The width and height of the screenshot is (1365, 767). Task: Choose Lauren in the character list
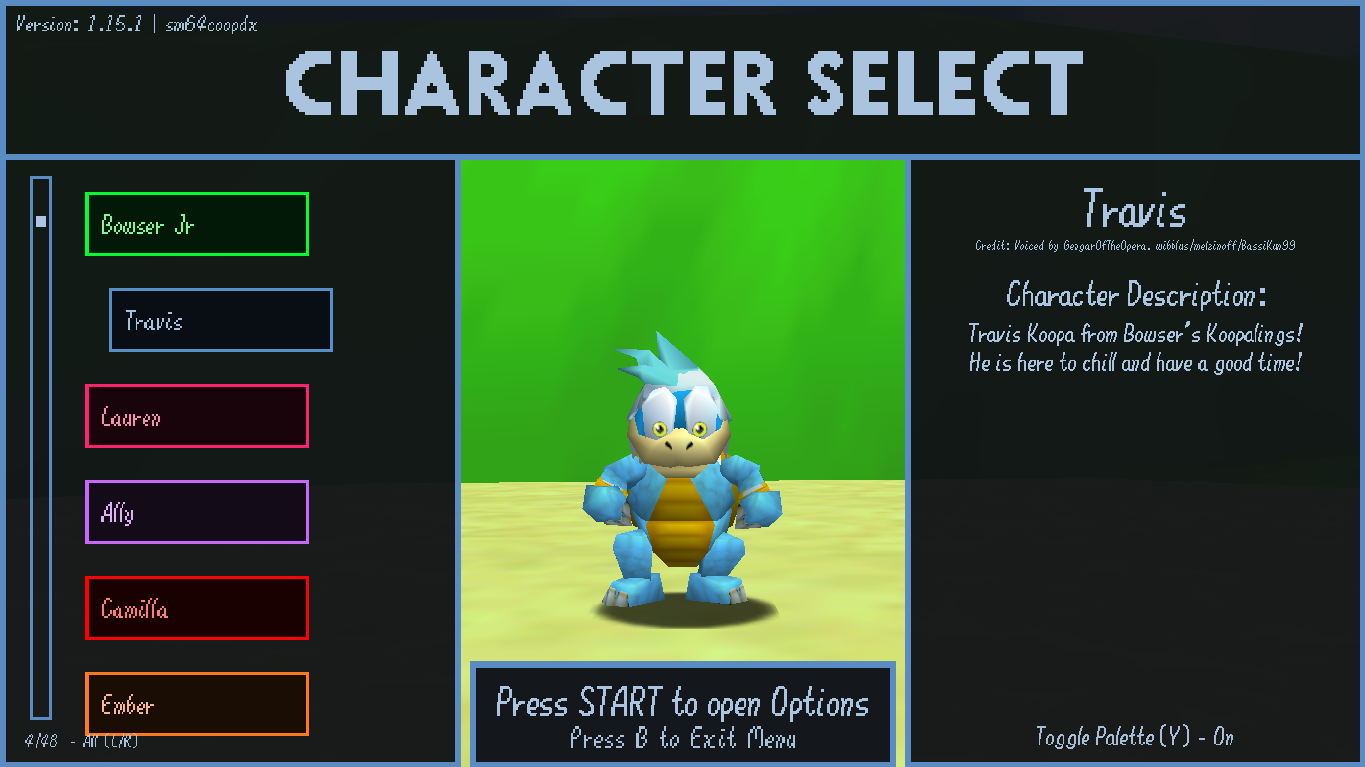pyautogui.click(x=196, y=416)
